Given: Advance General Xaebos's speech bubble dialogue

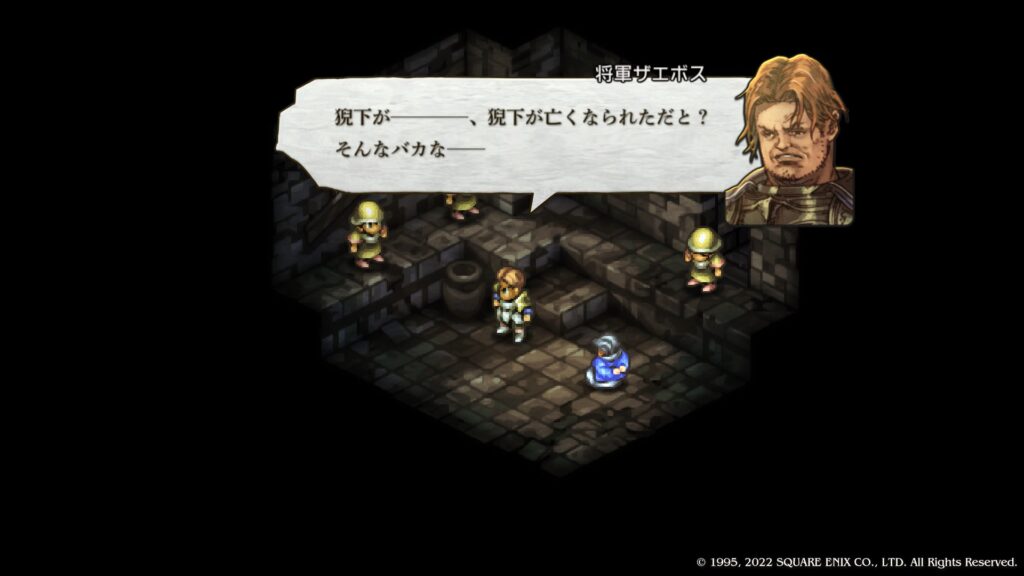Looking at the screenshot, I should point(520,135).
